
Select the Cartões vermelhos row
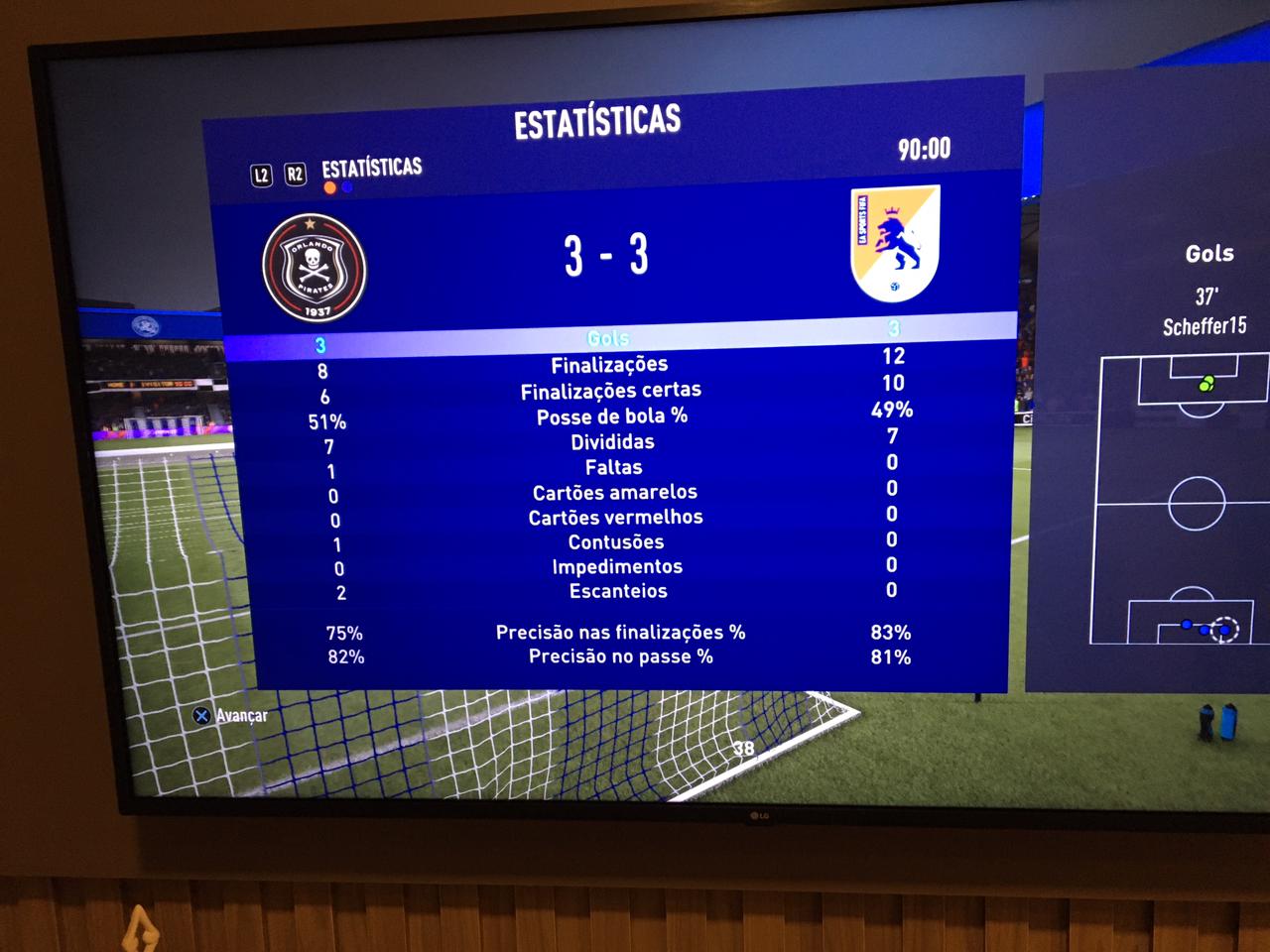(615, 518)
